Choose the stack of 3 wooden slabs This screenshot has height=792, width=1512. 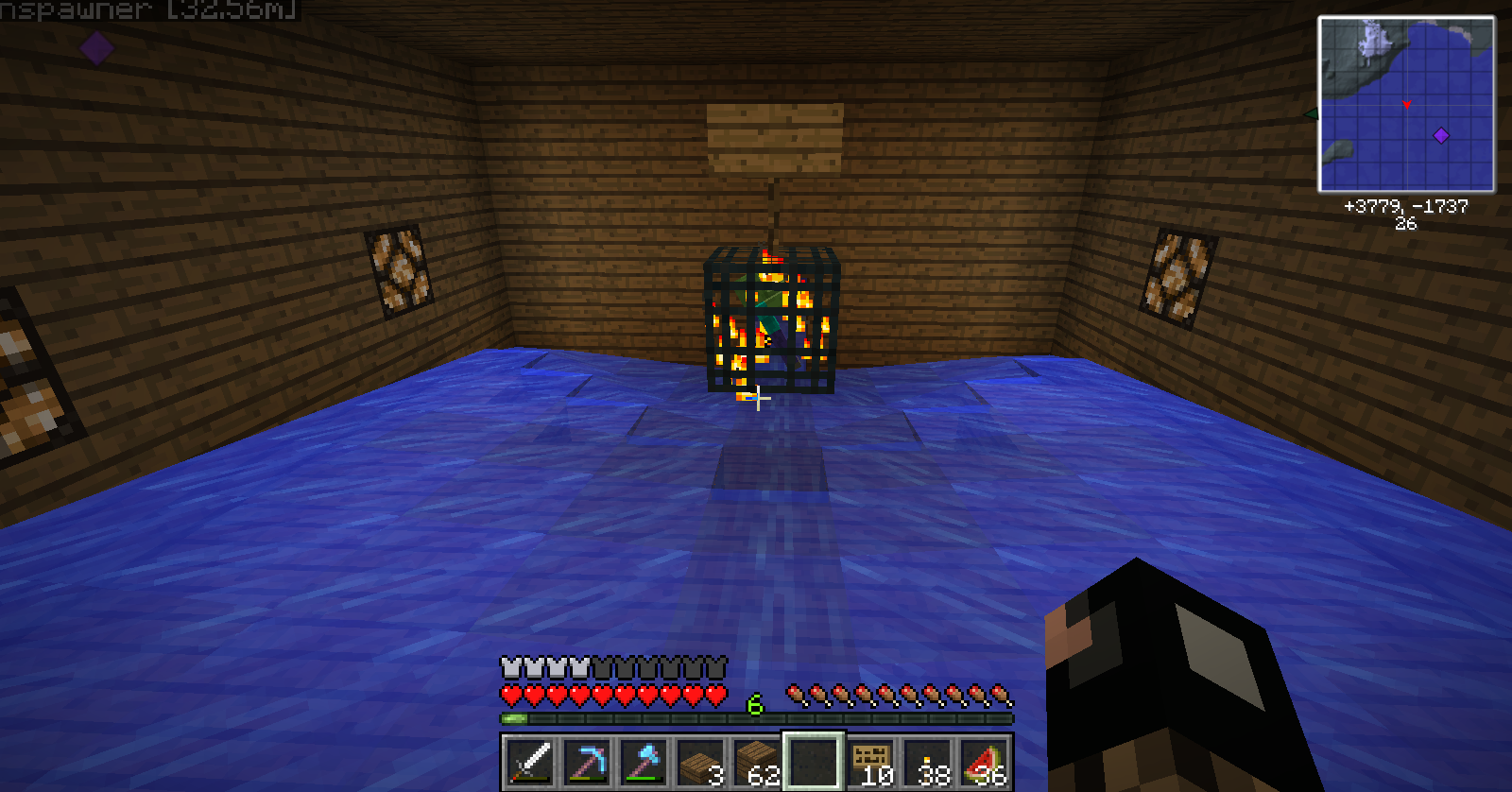coord(700,762)
